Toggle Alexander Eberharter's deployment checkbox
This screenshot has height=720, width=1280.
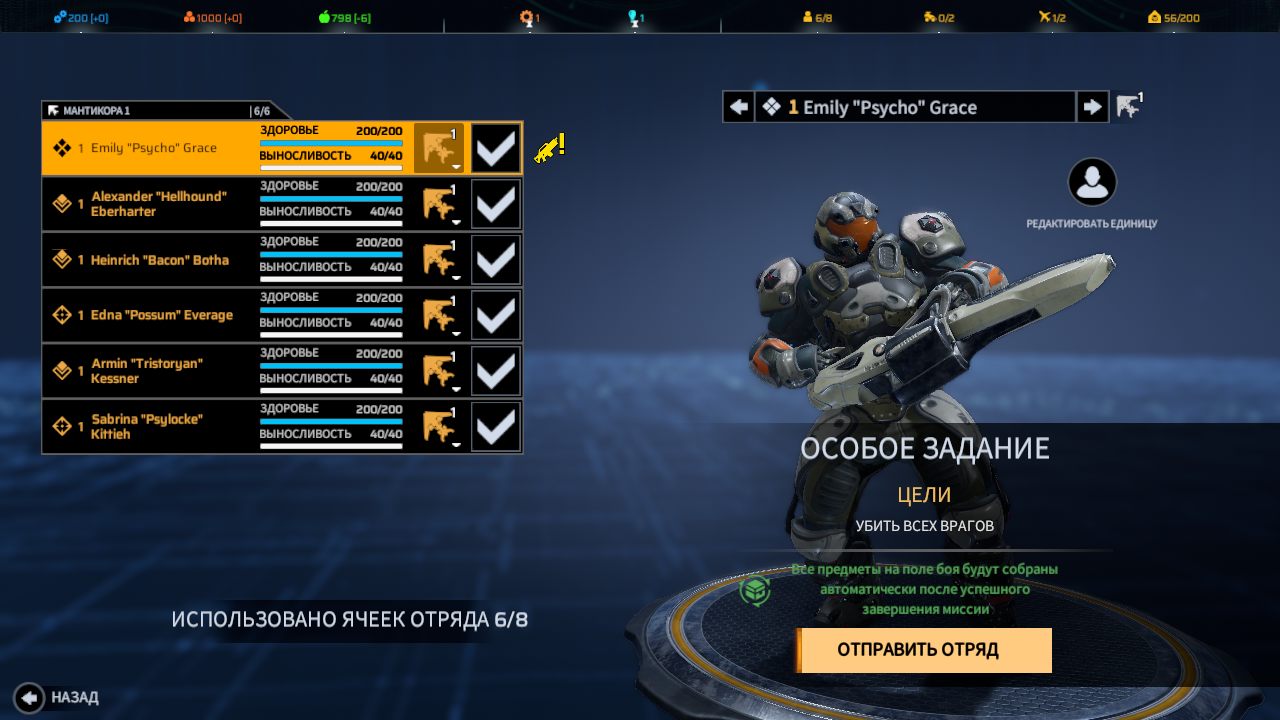point(496,204)
